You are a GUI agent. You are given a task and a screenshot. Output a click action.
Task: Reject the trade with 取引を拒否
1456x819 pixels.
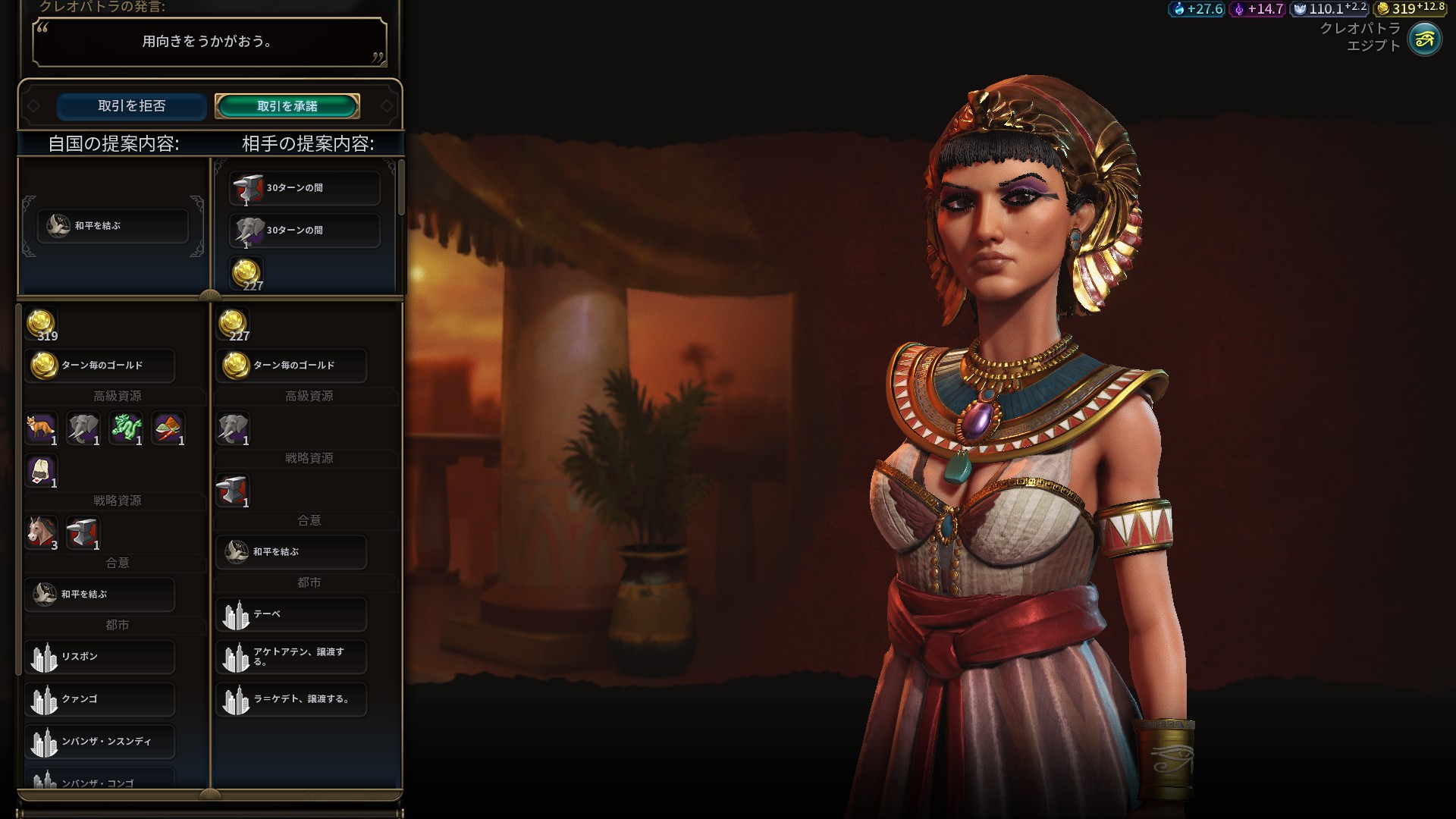(x=131, y=106)
